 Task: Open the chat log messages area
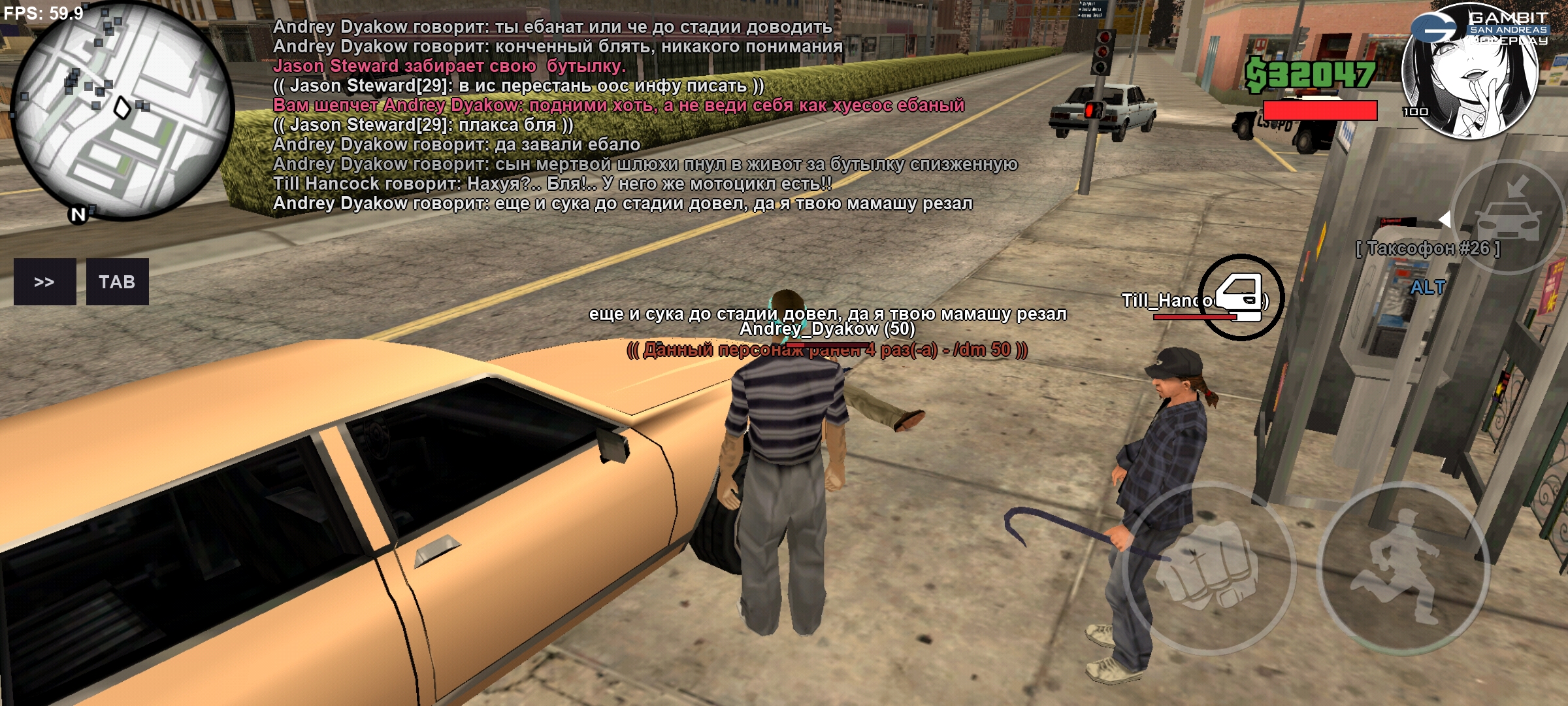tap(621, 115)
